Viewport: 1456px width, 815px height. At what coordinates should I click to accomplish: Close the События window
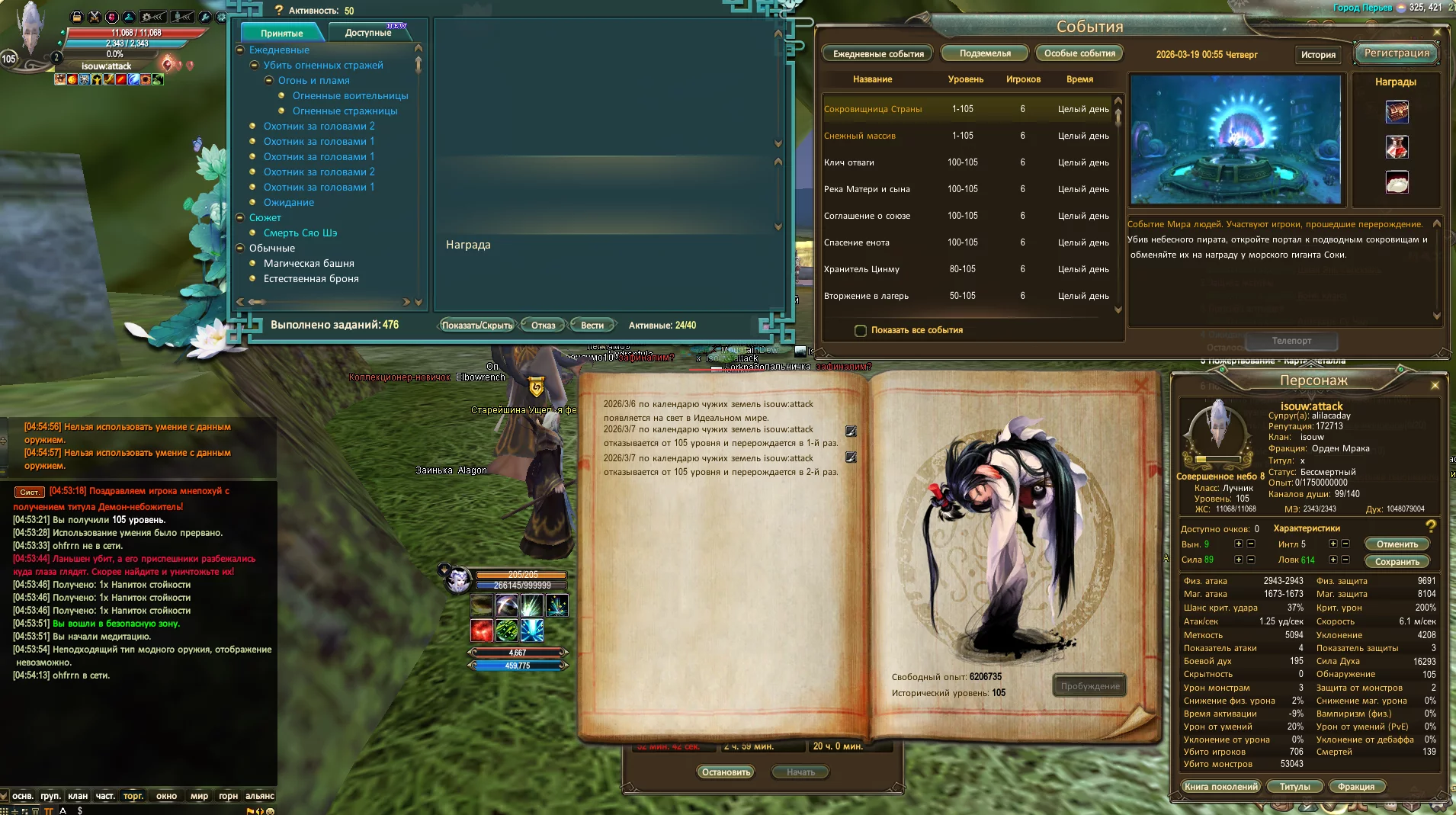1437,32
